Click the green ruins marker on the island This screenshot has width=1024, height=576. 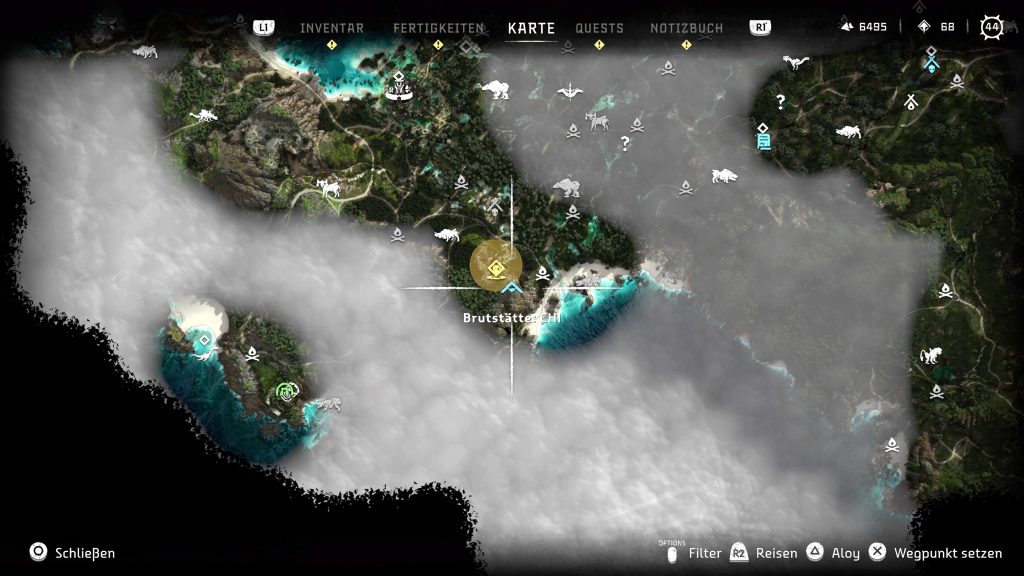[x=287, y=391]
